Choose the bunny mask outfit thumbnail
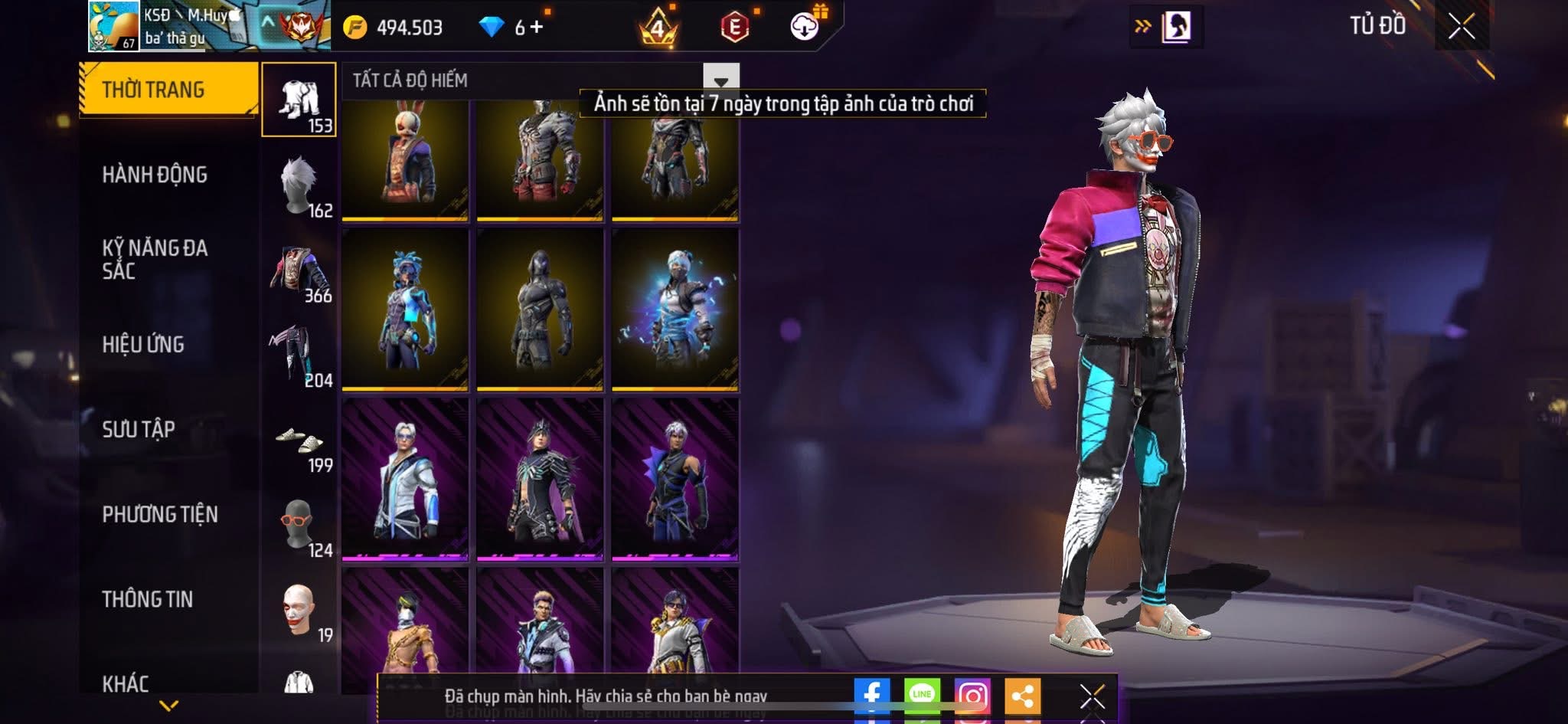 405,159
